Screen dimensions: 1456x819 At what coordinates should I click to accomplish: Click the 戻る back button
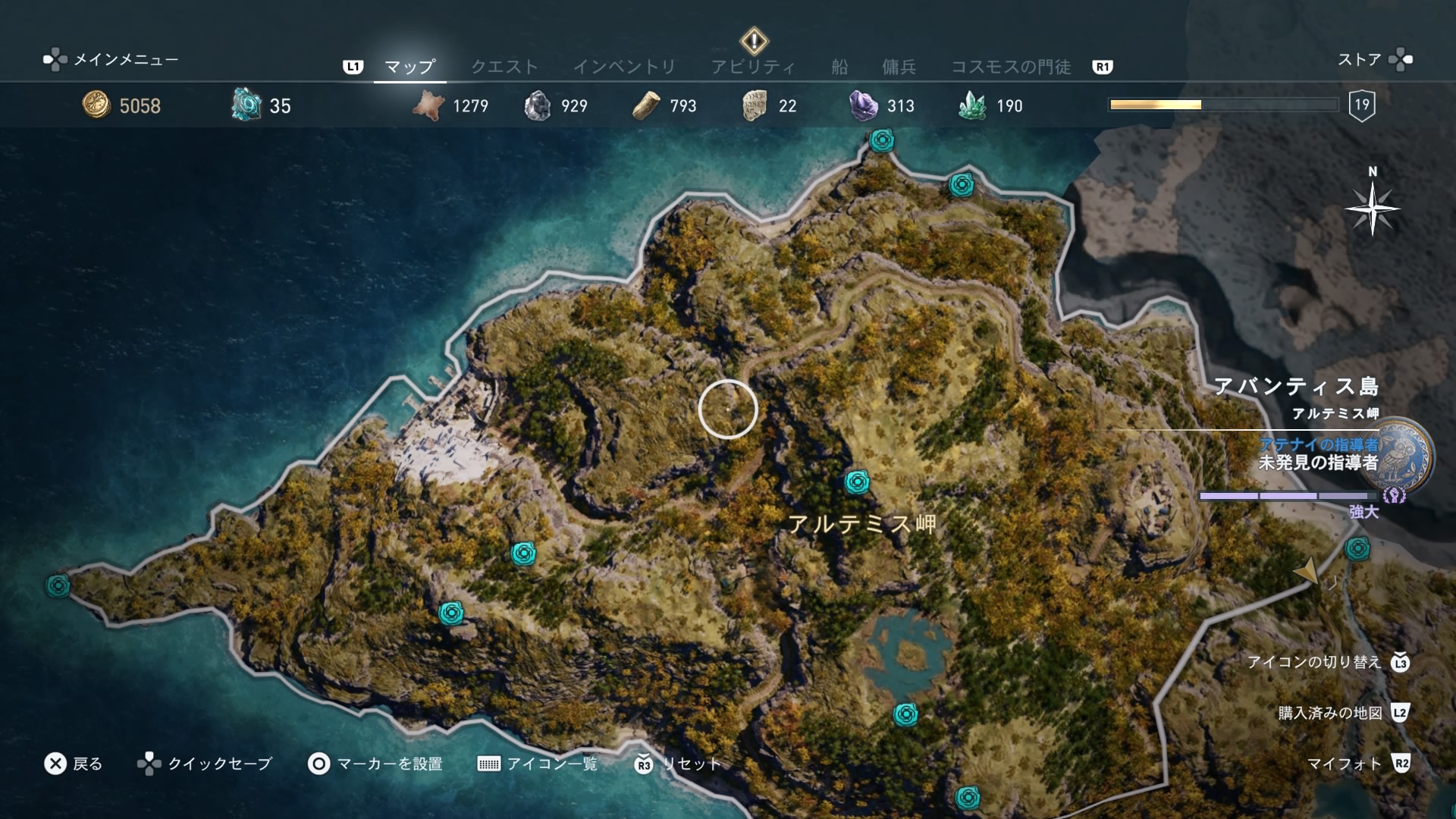[x=74, y=764]
